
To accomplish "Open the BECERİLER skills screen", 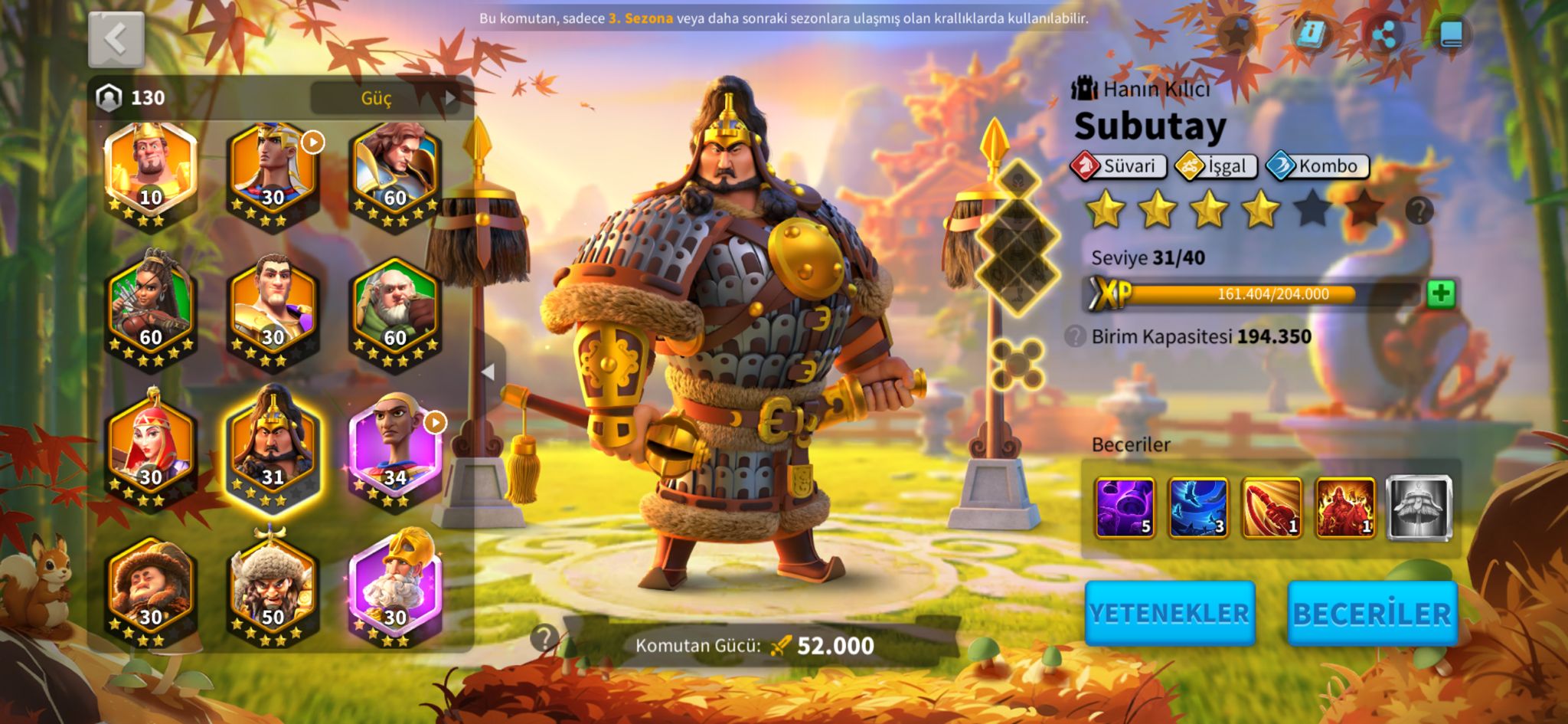I will point(1371,613).
